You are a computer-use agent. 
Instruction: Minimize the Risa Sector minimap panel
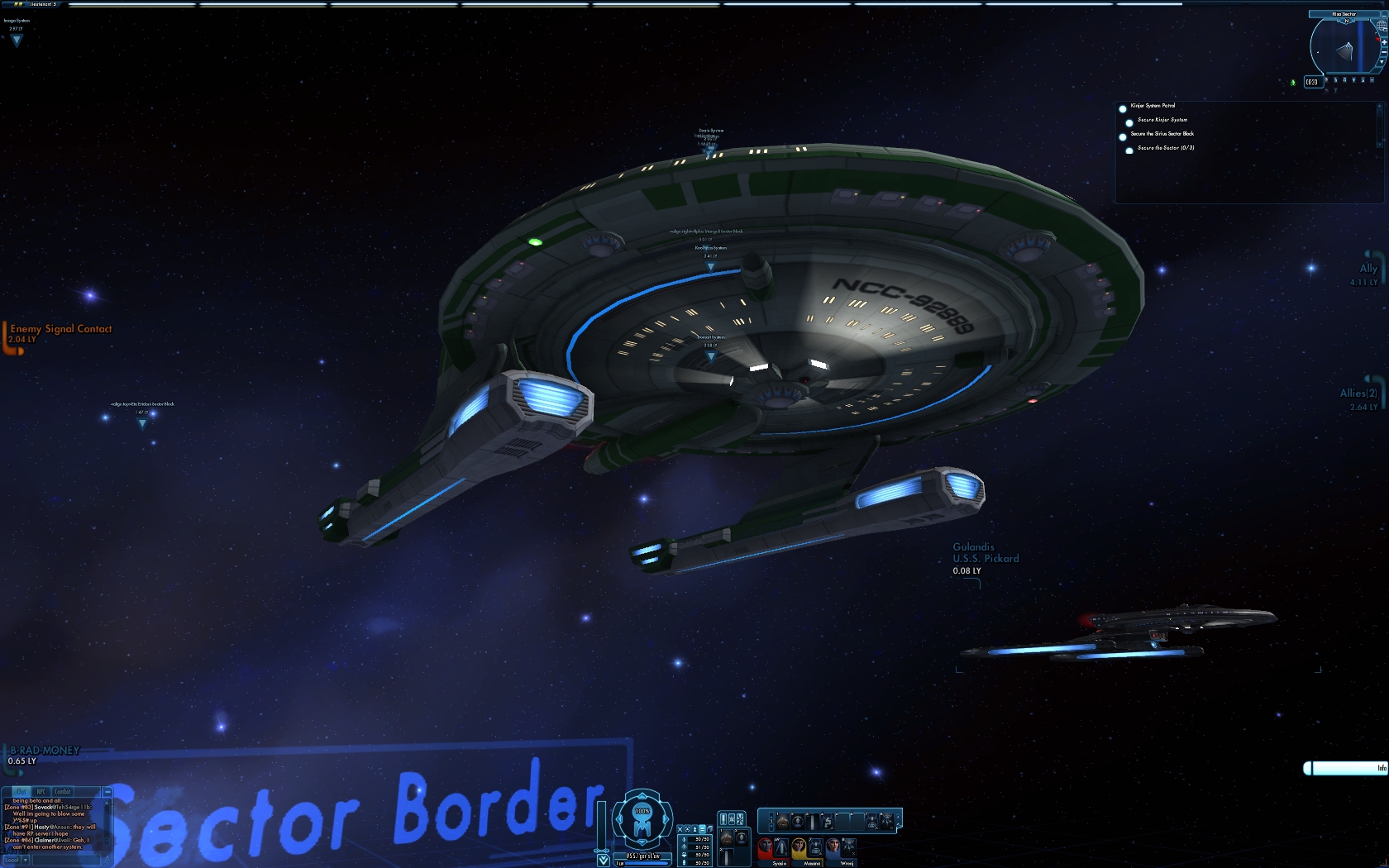[x=1383, y=14]
